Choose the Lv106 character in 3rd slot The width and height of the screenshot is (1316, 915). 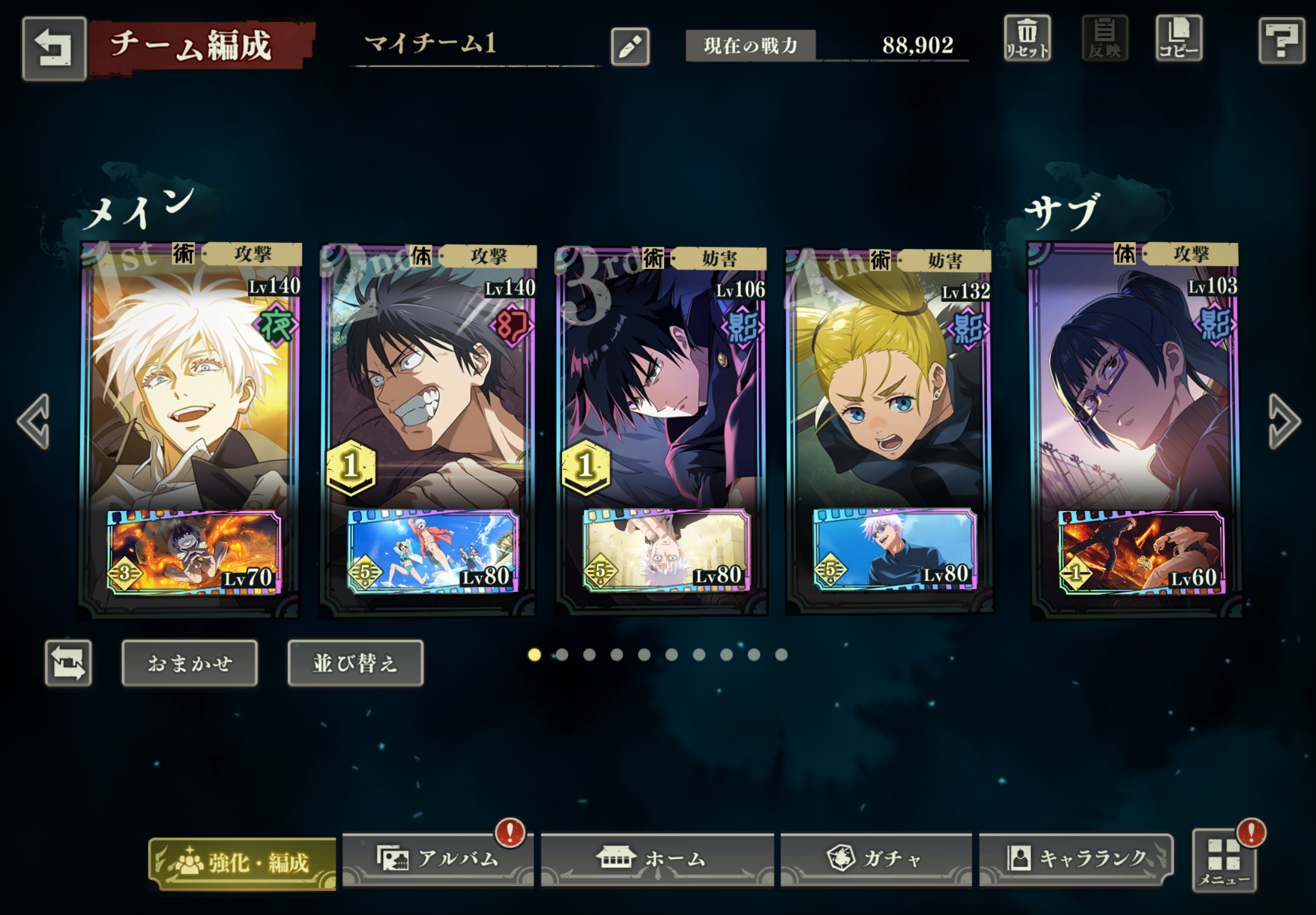click(x=662, y=390)
